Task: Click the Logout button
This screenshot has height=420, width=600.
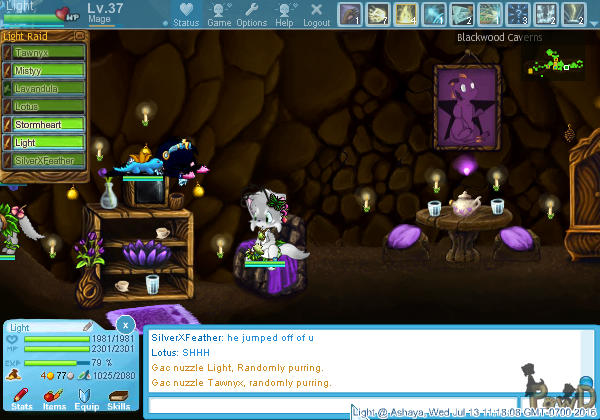Action: coord(316,14)
